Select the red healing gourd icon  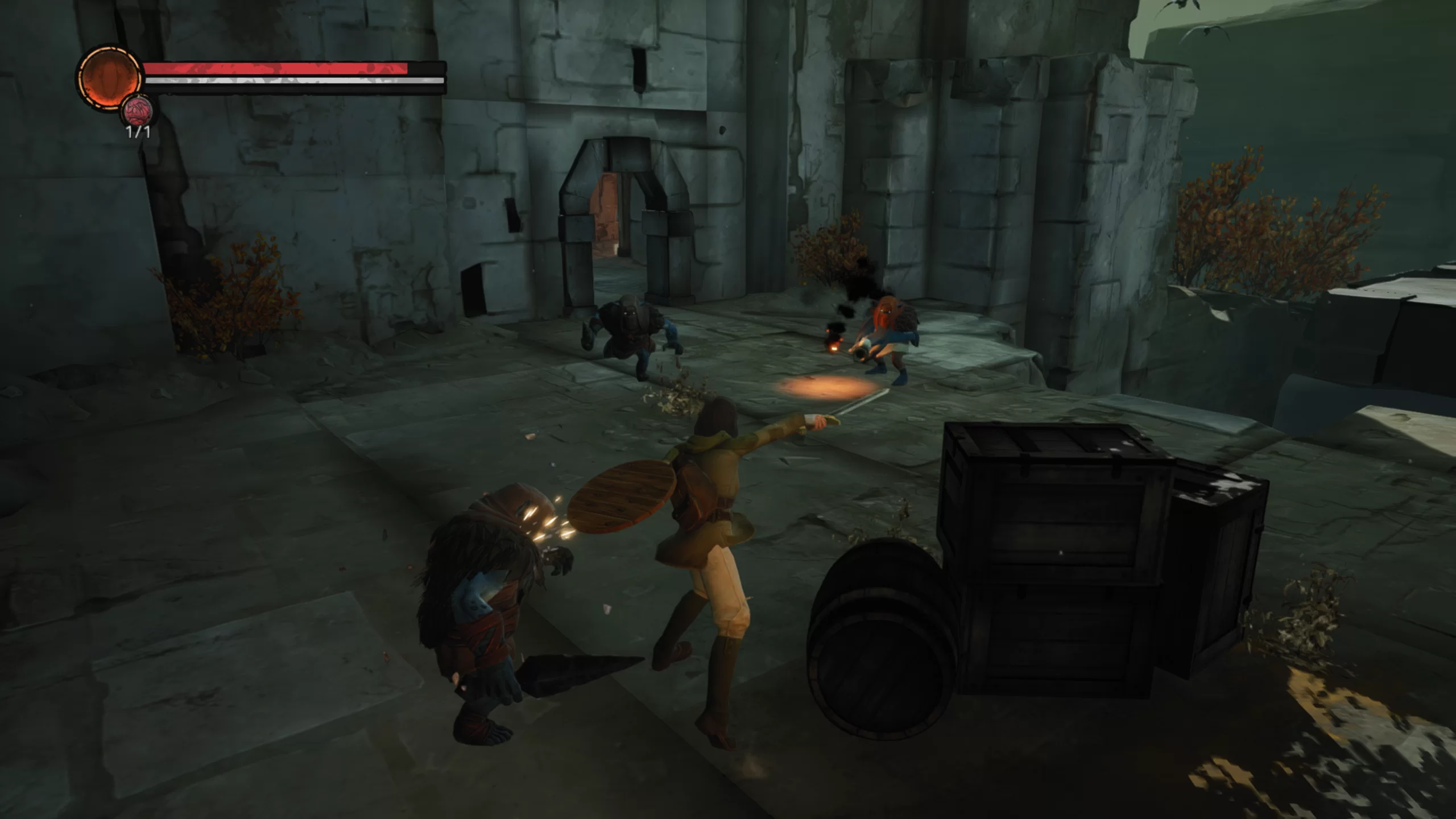138,111
